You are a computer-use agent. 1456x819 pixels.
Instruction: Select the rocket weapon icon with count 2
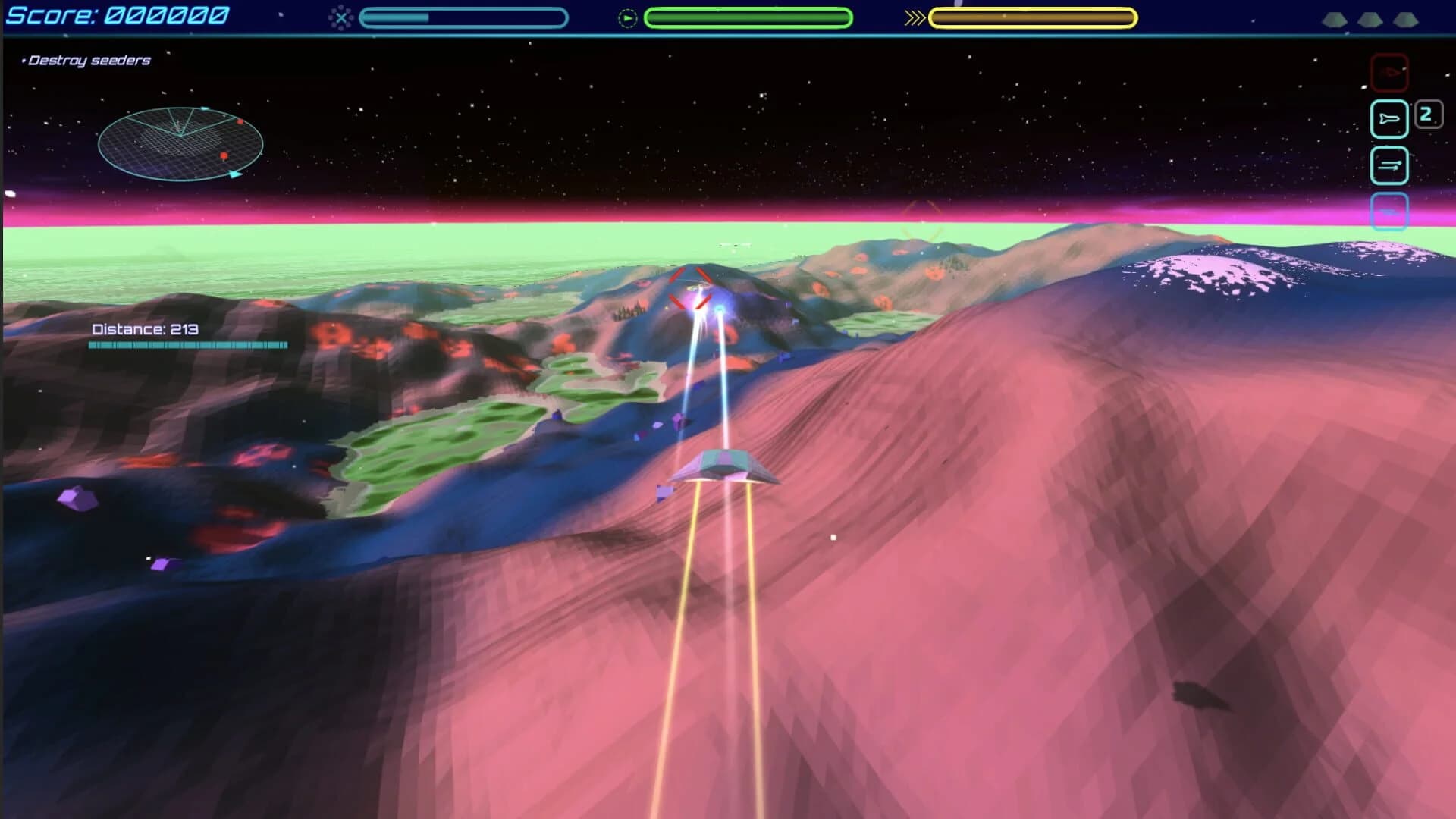(x=1389, y=118)
